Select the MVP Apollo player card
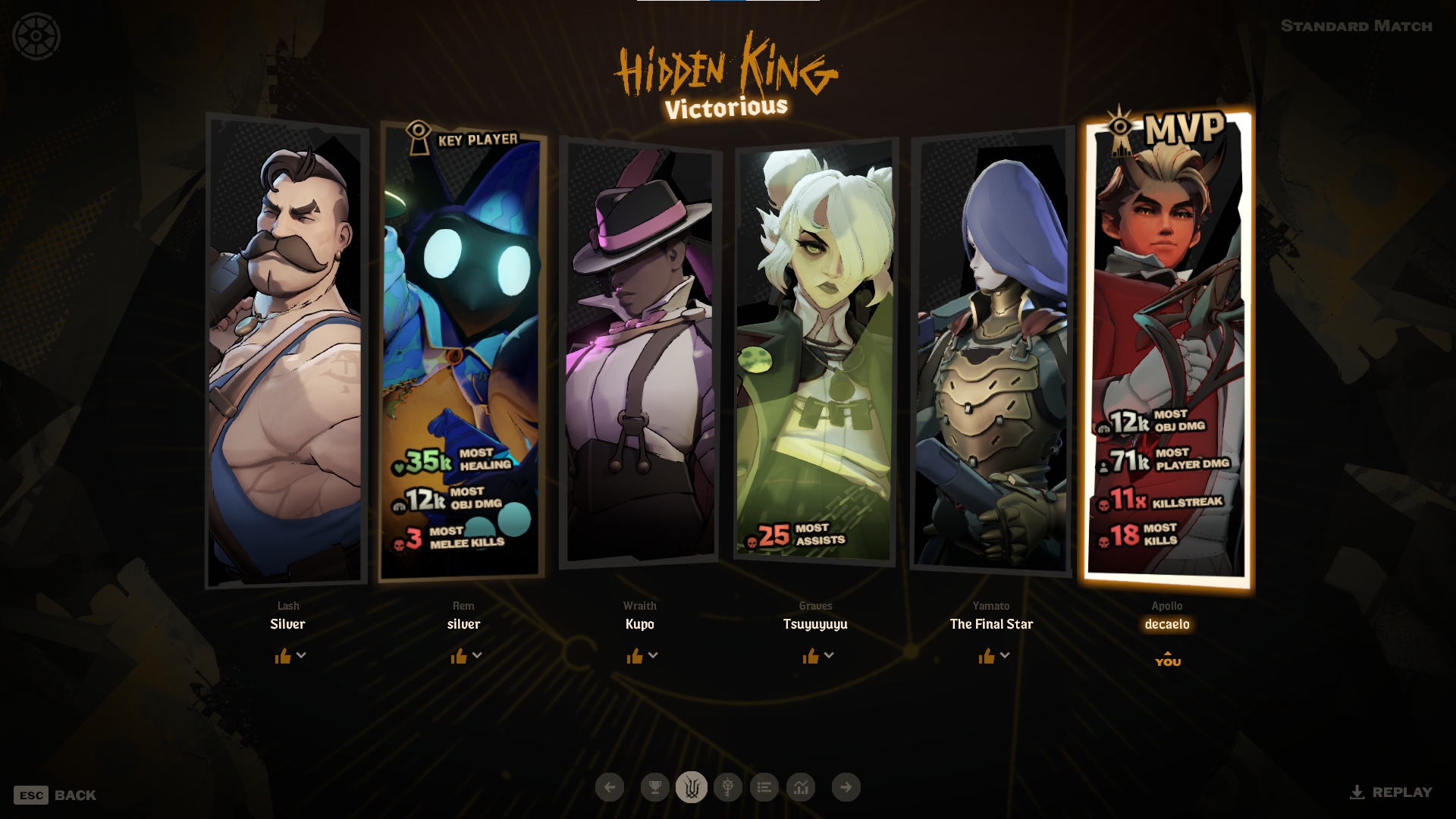The height and width of the screenshot is (819, 1456). tap(1168, 349)
